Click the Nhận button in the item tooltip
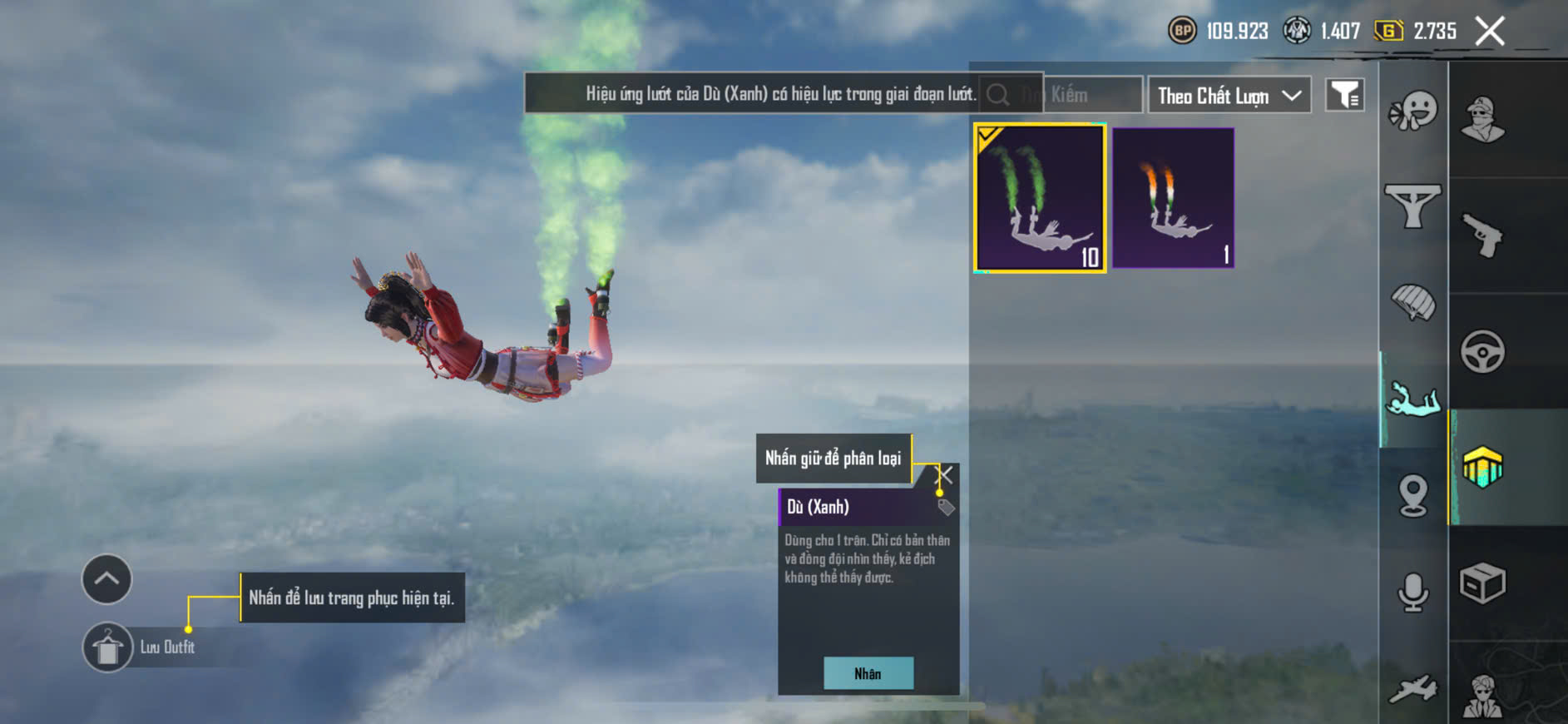The height and width of the screenshot is (724, 1568). (x=868, y=673)
